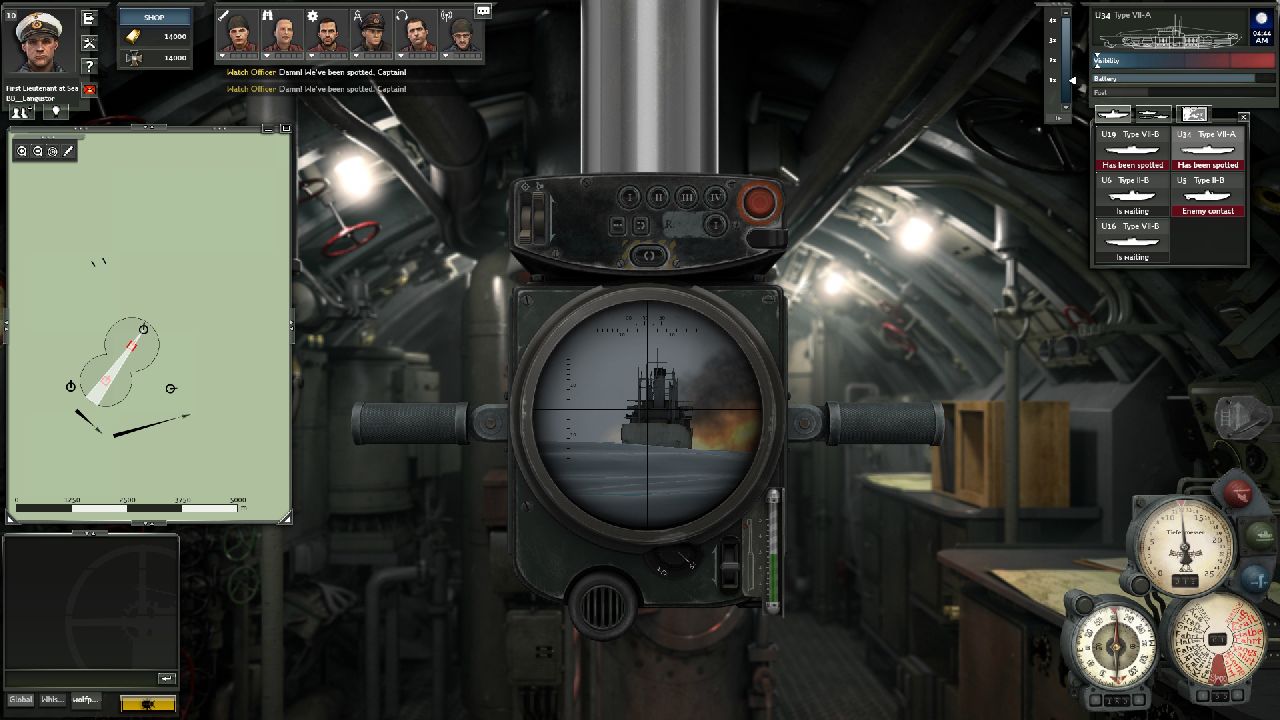Image resolution: width=1280 pixels, height=720 pixels.
Task: Open the crew roster icon below the portrait
Action: [22, 113]
